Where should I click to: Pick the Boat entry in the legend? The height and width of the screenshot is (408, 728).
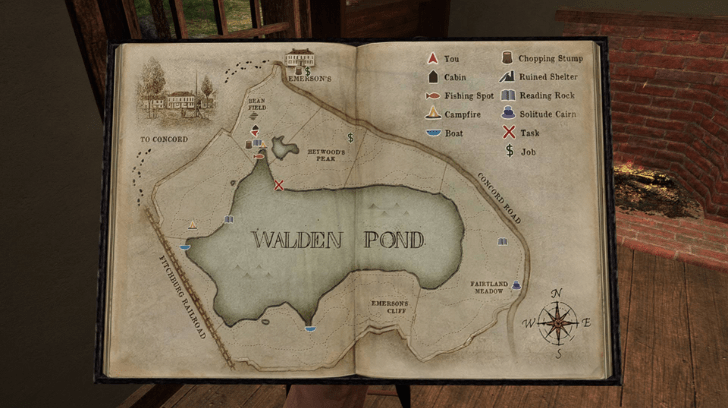[x=445, y=133]
